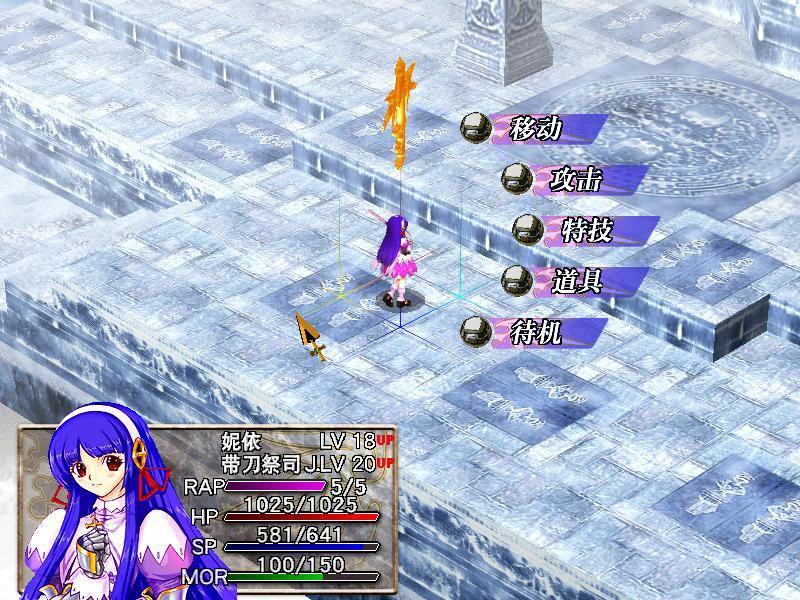Select the 移动 (Move) command
The image size is (800, 600).
click(537, 129)
